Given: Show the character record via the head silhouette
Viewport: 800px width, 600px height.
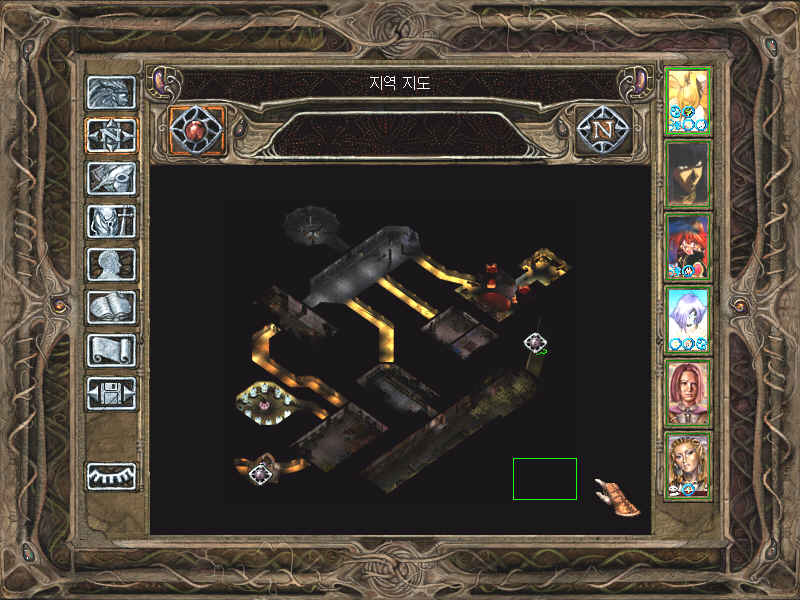Looking at the screenshot, I should point(111,264).
